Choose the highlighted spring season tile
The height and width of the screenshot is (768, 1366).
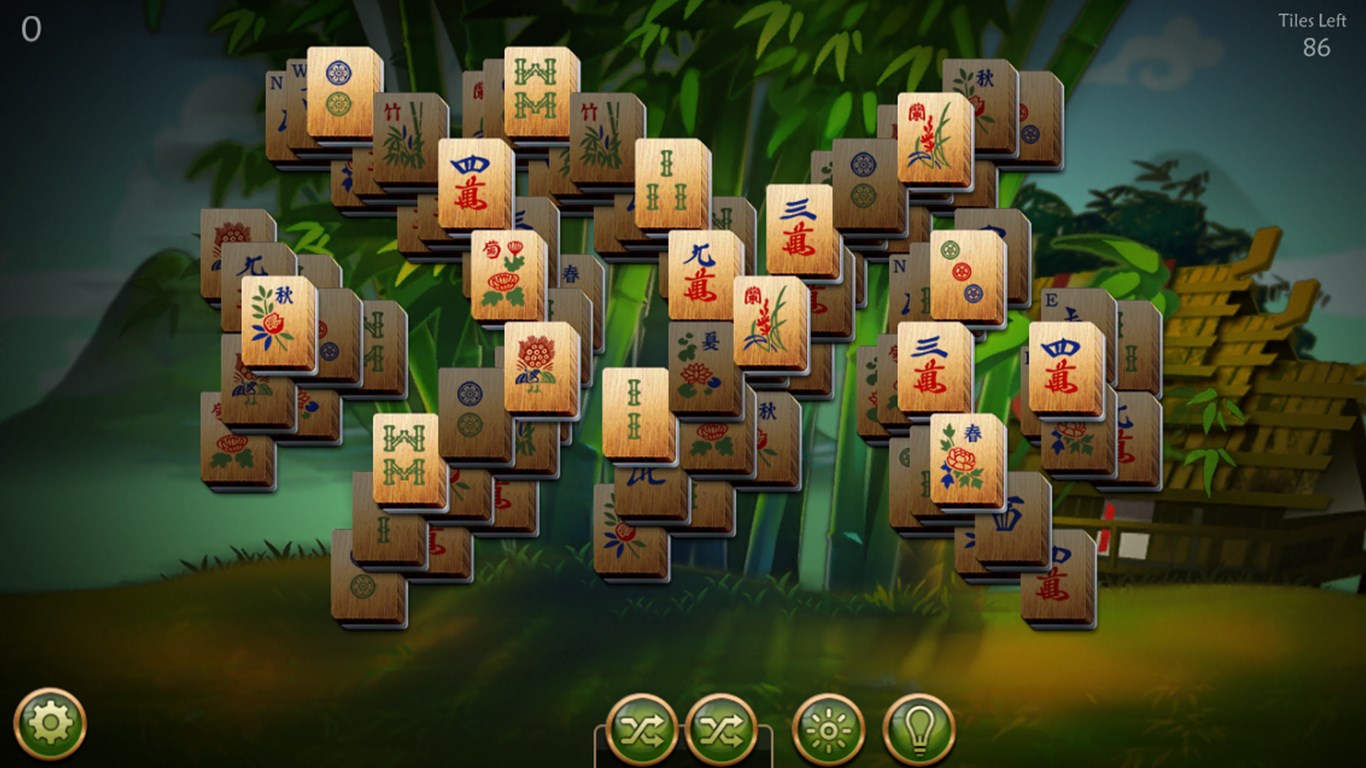click(x=967, y=458)
